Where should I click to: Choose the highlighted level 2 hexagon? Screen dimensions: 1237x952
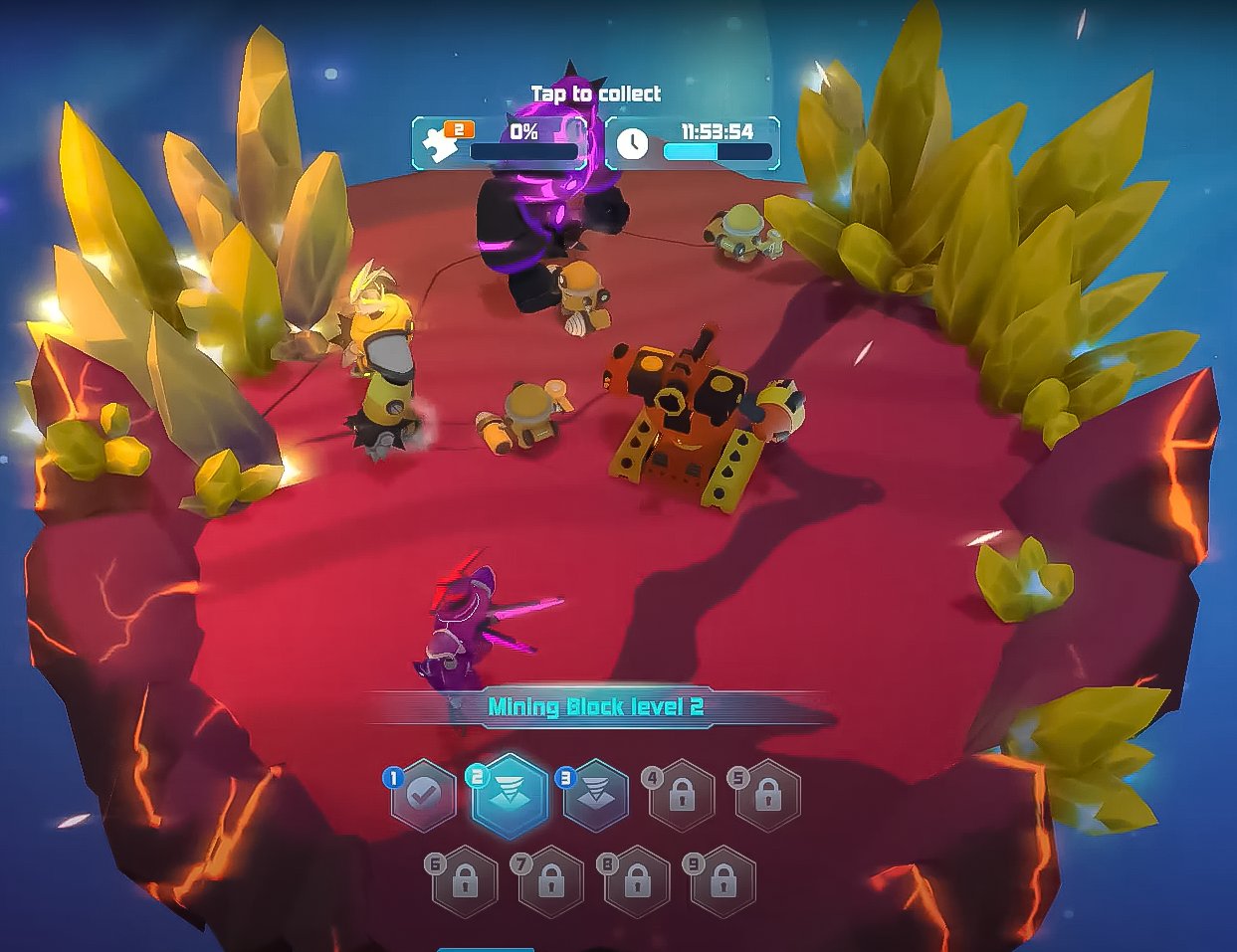[510, 797]
